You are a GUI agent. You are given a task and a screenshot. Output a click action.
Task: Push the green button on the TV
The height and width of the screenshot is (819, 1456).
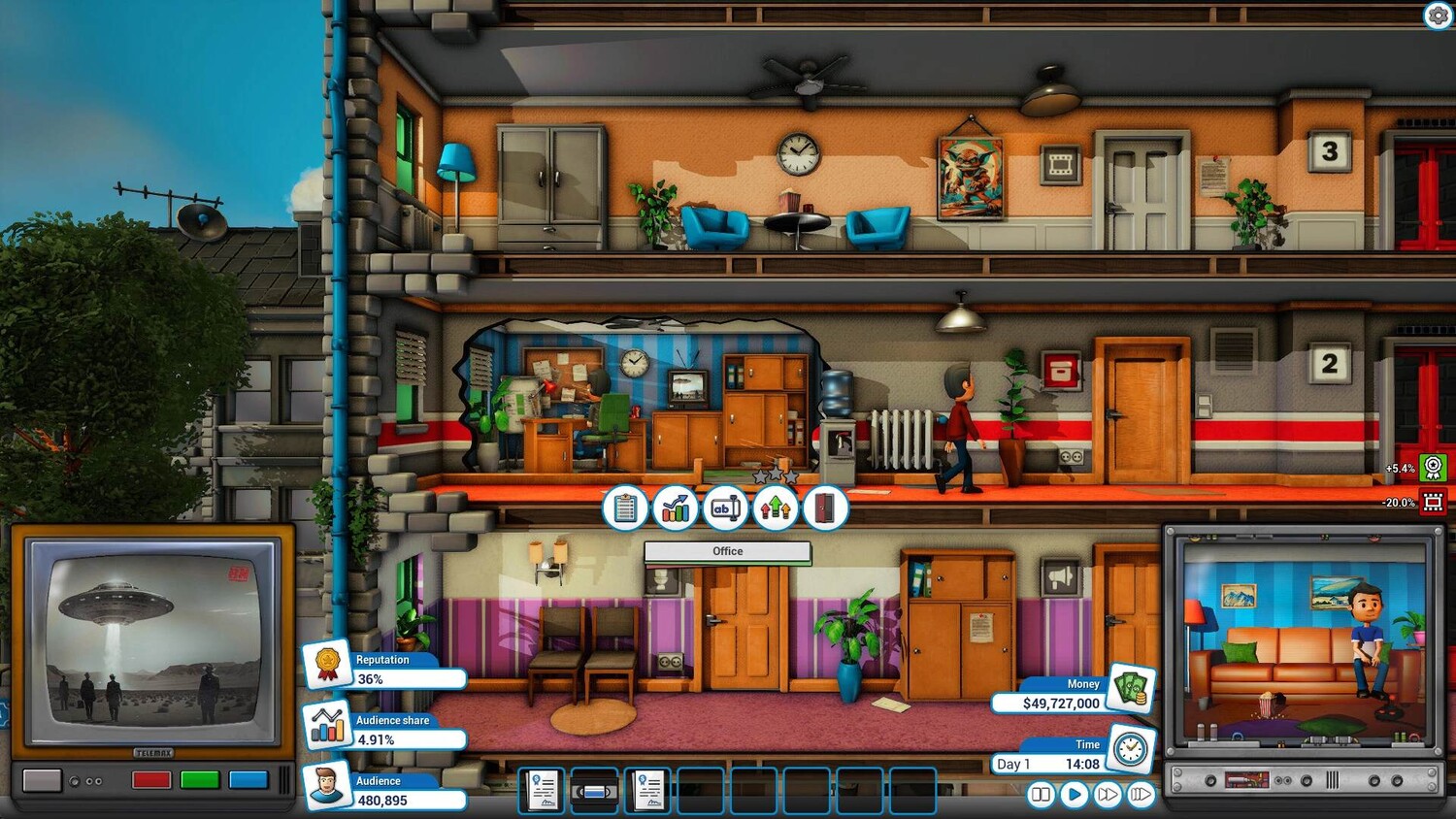[200, 780]
